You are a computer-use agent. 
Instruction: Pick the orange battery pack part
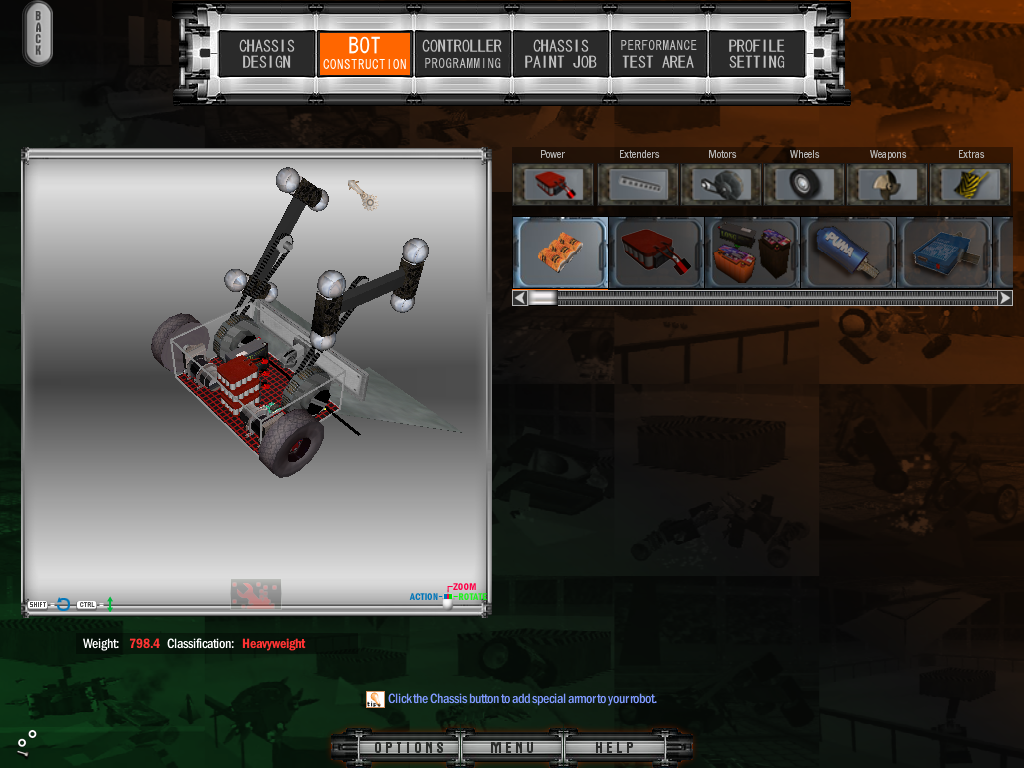[x=560, y=252]
